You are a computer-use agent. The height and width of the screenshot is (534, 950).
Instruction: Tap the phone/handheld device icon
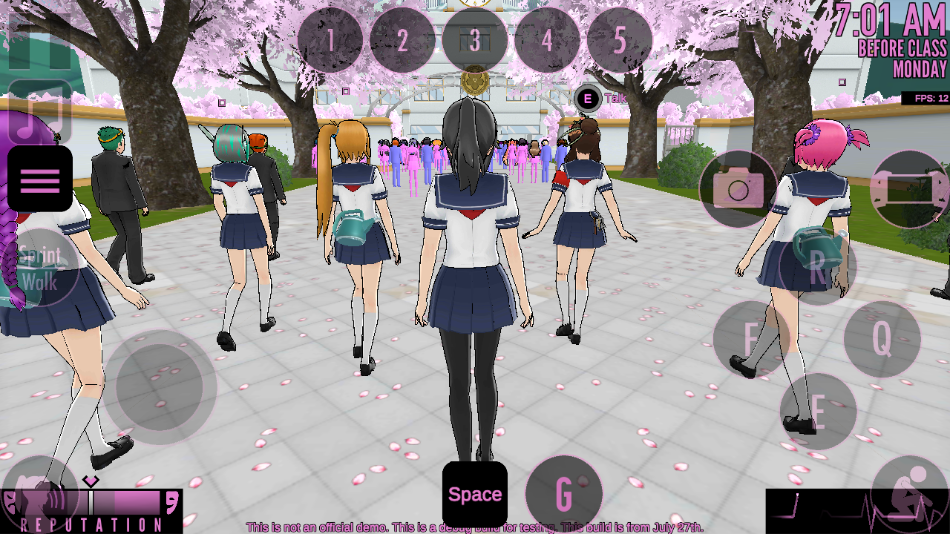(x=908, y=189)
